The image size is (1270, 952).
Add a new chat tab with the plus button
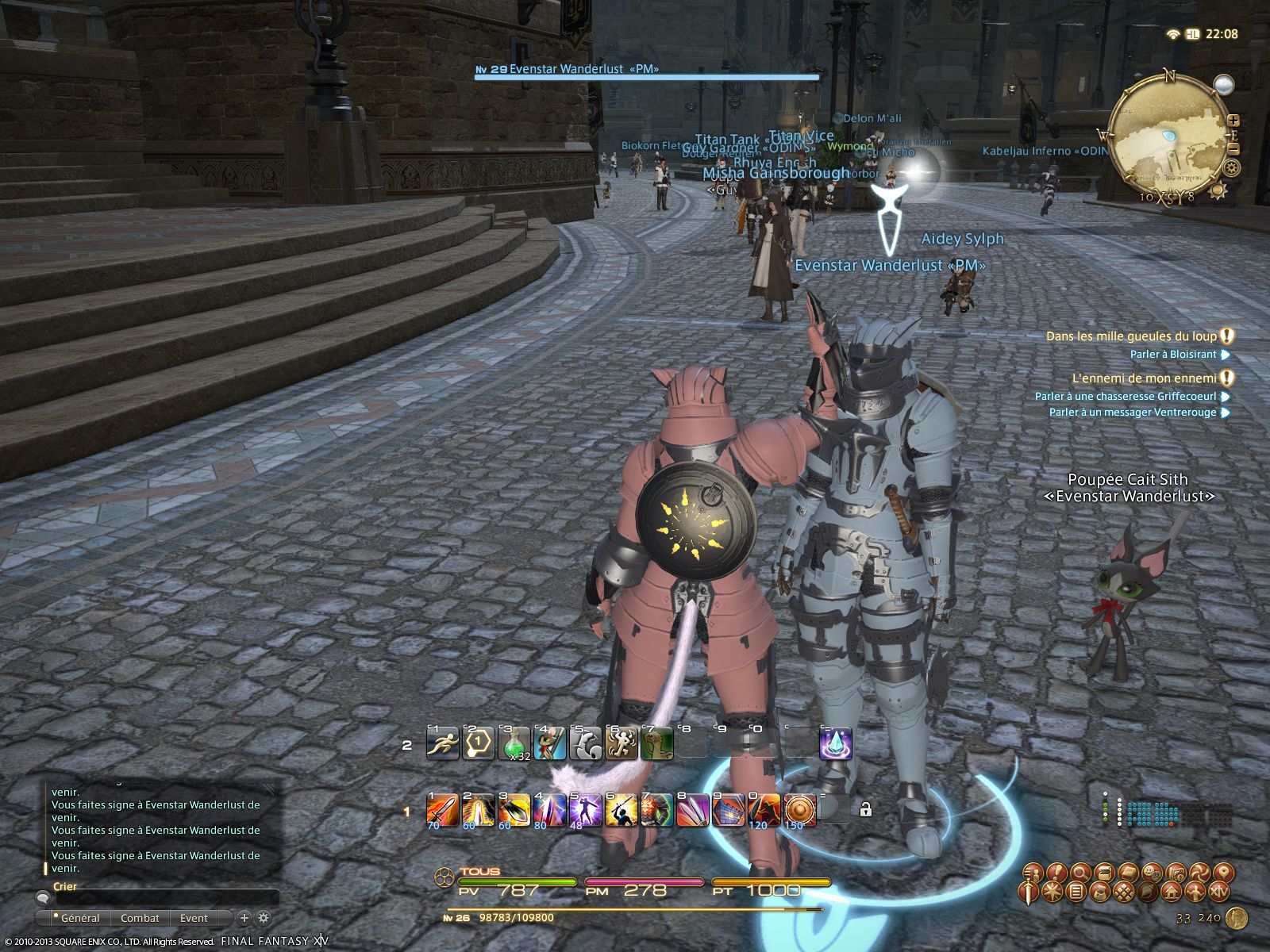click(244, 918)
